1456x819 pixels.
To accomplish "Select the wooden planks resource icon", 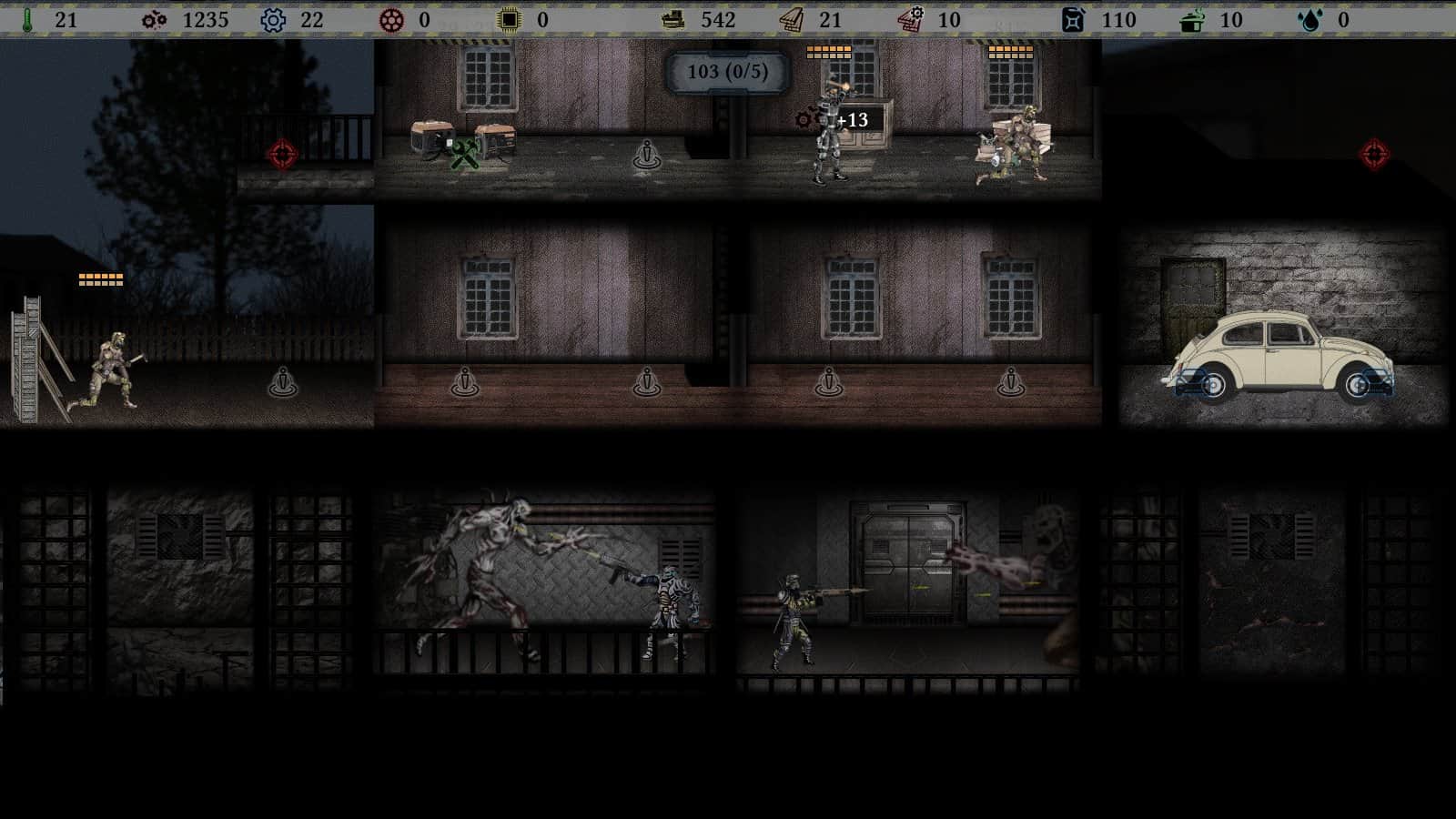I will tap(791, 20).
